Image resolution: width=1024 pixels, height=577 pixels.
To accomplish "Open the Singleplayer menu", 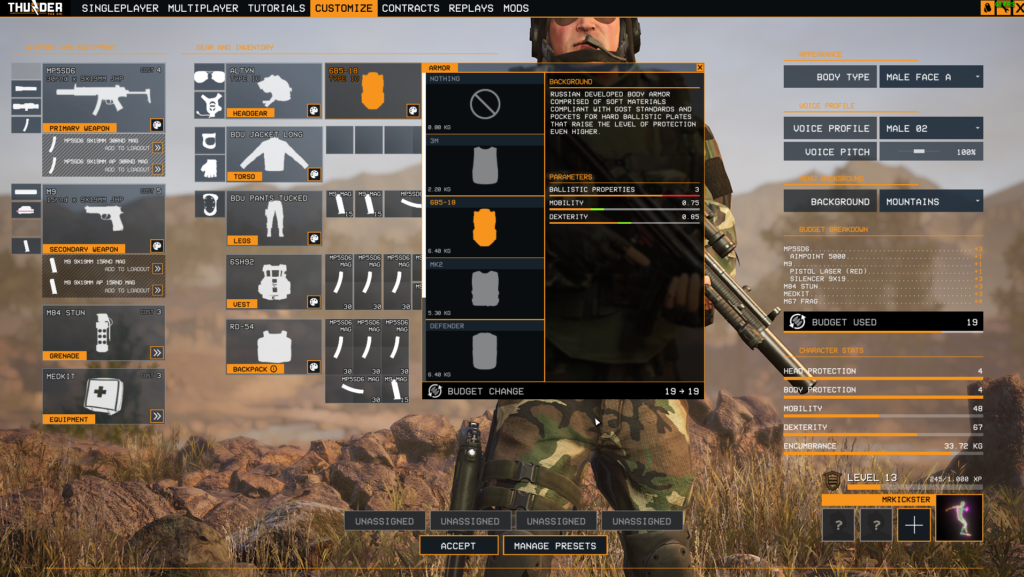I will click(x=121, y=8).
